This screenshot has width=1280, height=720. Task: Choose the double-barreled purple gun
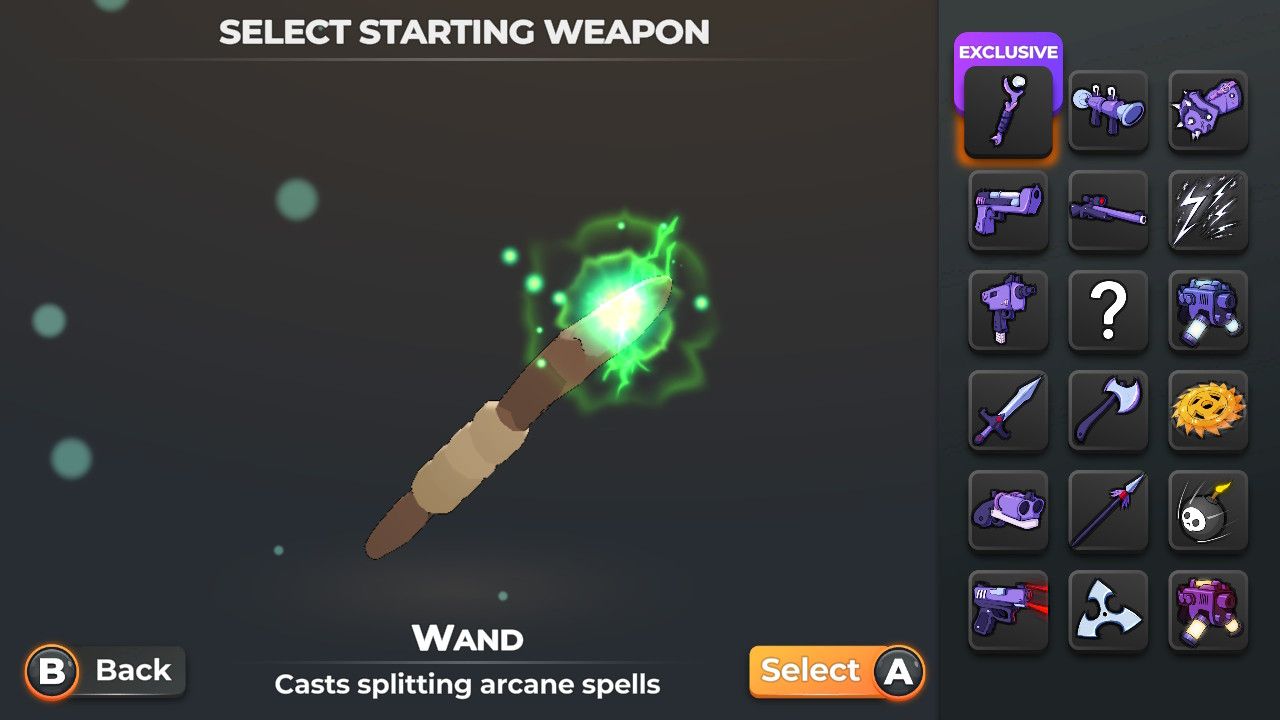point(1008,510)
